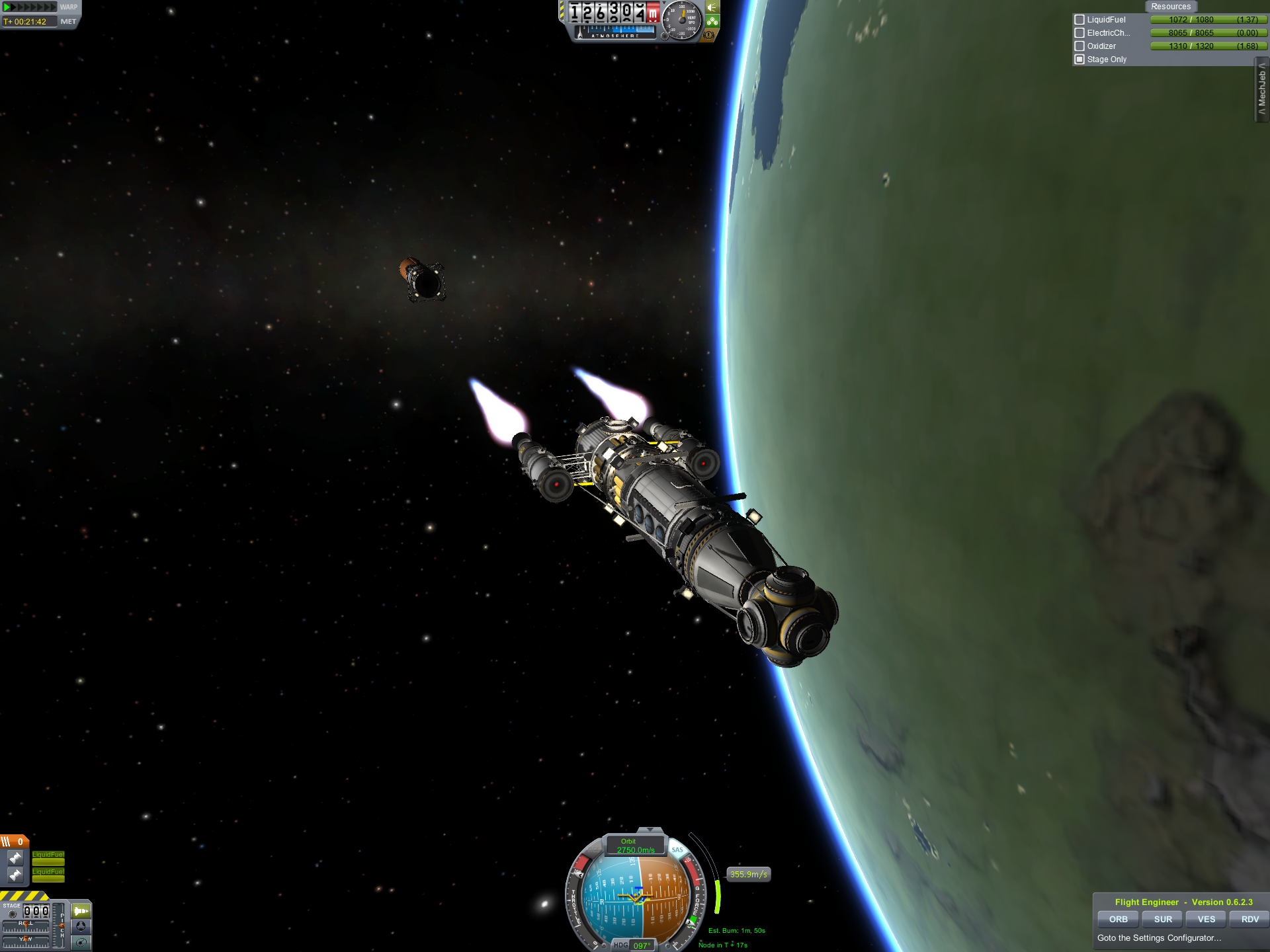
Task: Expand the MechJeb side tab
Action: click(1262, 89)
